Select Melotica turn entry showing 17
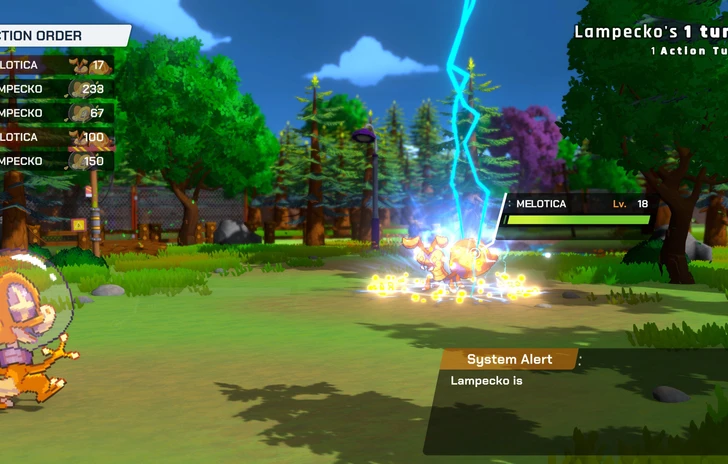This screenshot has height=464, width=728. (x=55, y=65)
